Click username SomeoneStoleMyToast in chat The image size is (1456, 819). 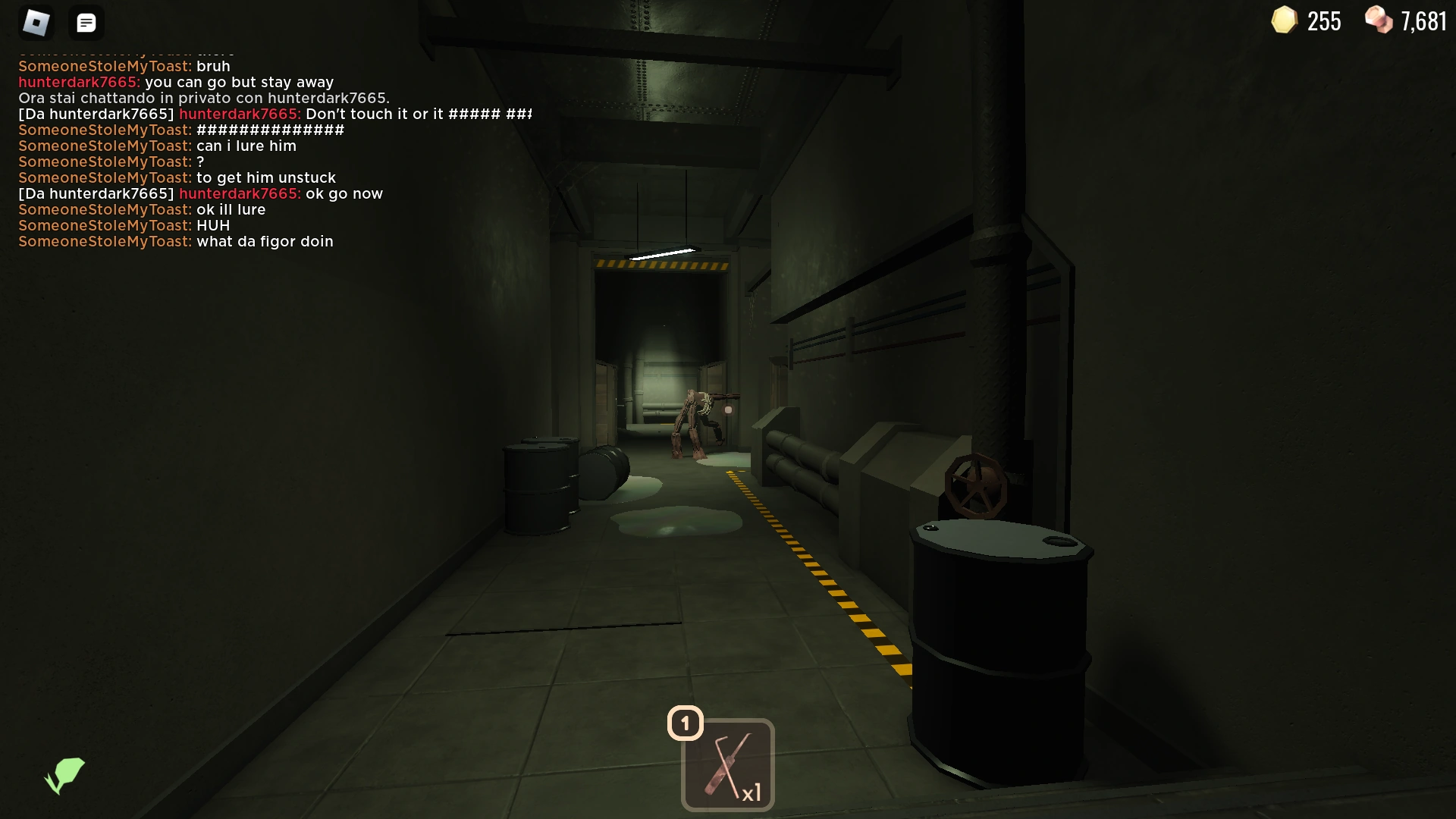coord(104,66)
